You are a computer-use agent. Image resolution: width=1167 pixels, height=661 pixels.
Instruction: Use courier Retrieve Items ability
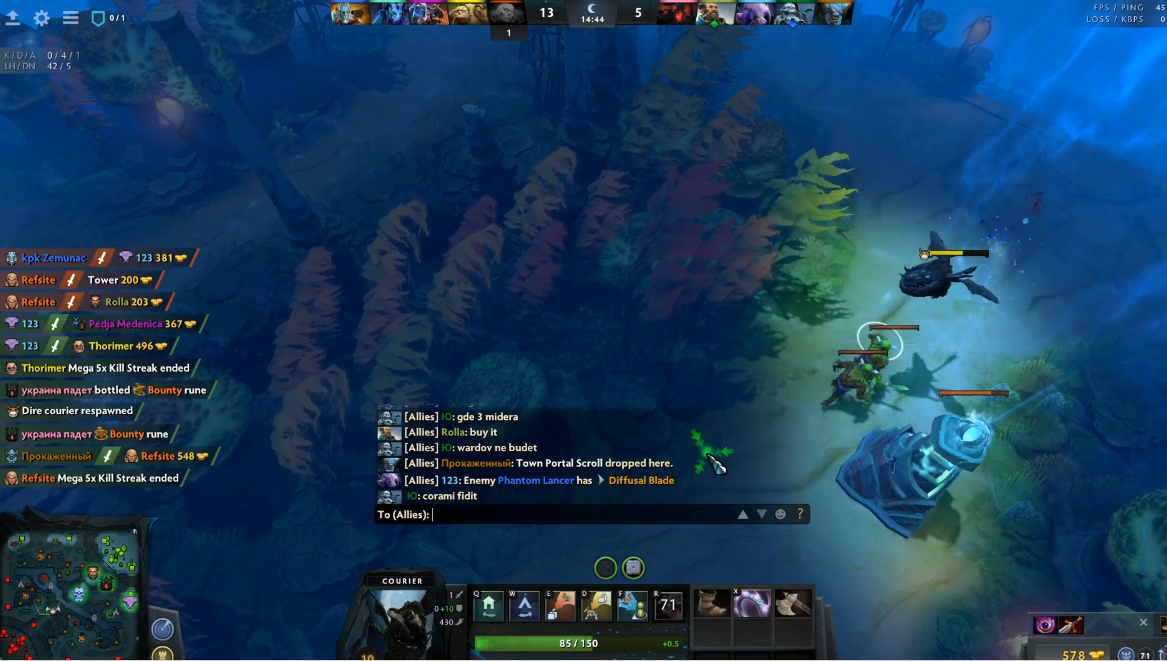[597, 605]
